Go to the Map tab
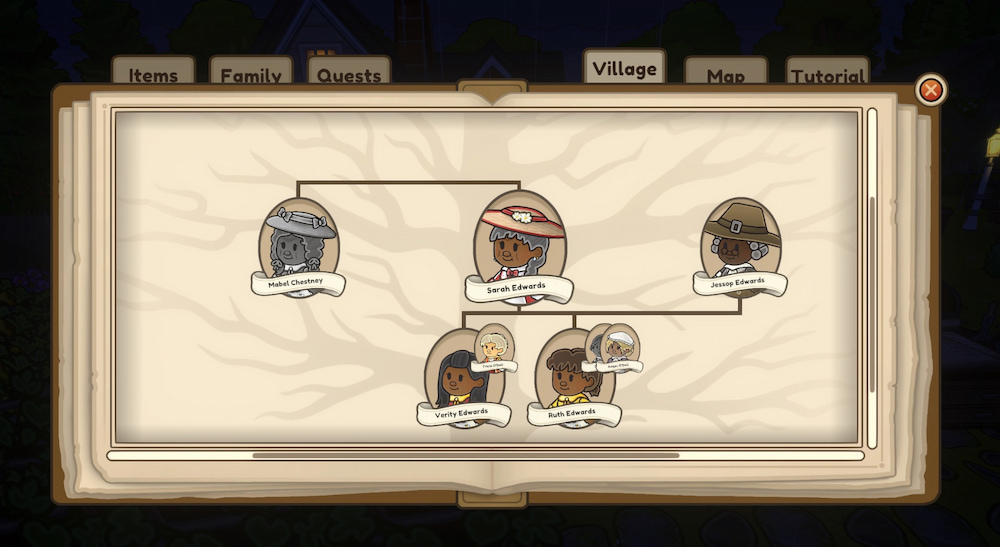This screenshot has width=1000, height=547. (x=725, y=75)
